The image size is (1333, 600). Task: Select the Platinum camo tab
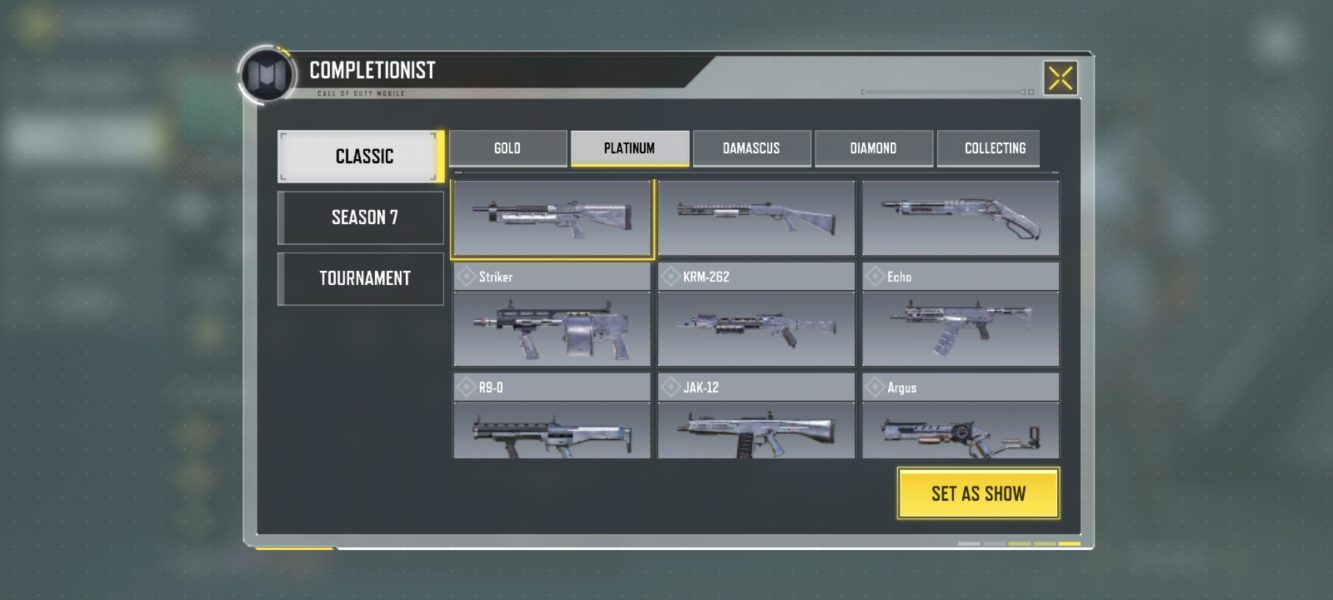click(x=629, y=148)
